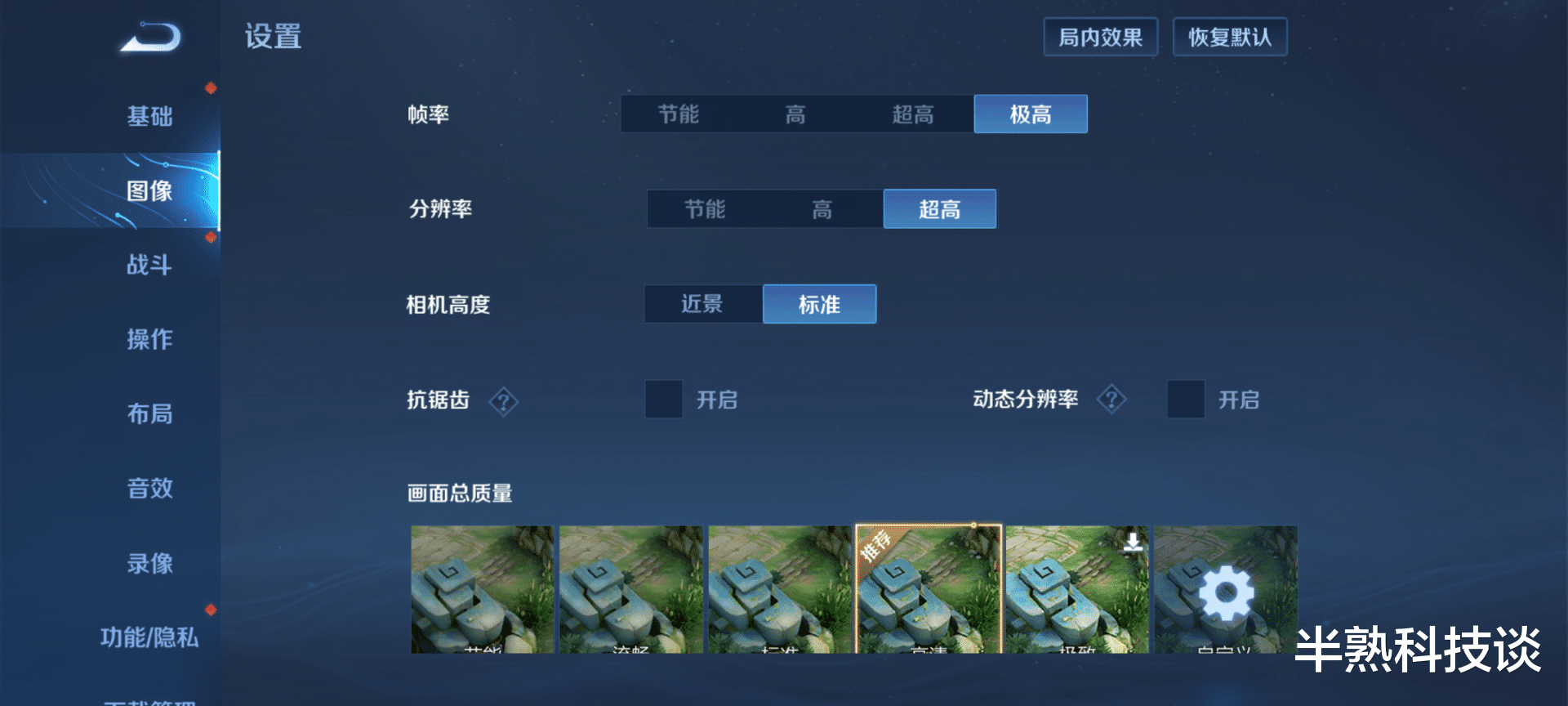Click the 恢复默认 button to restore defaults
The image size is (1568, 706).
tap(1230, 37)
